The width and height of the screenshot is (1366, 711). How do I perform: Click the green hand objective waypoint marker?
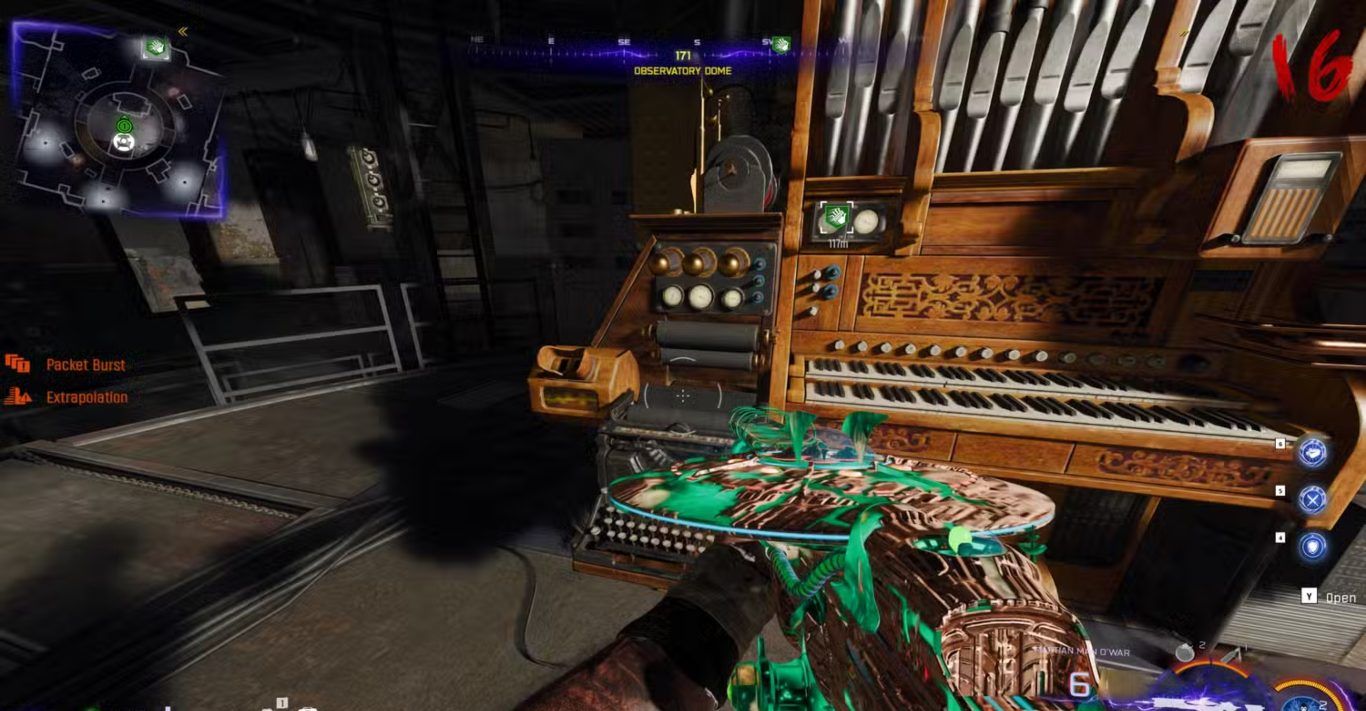pos(834,217)
